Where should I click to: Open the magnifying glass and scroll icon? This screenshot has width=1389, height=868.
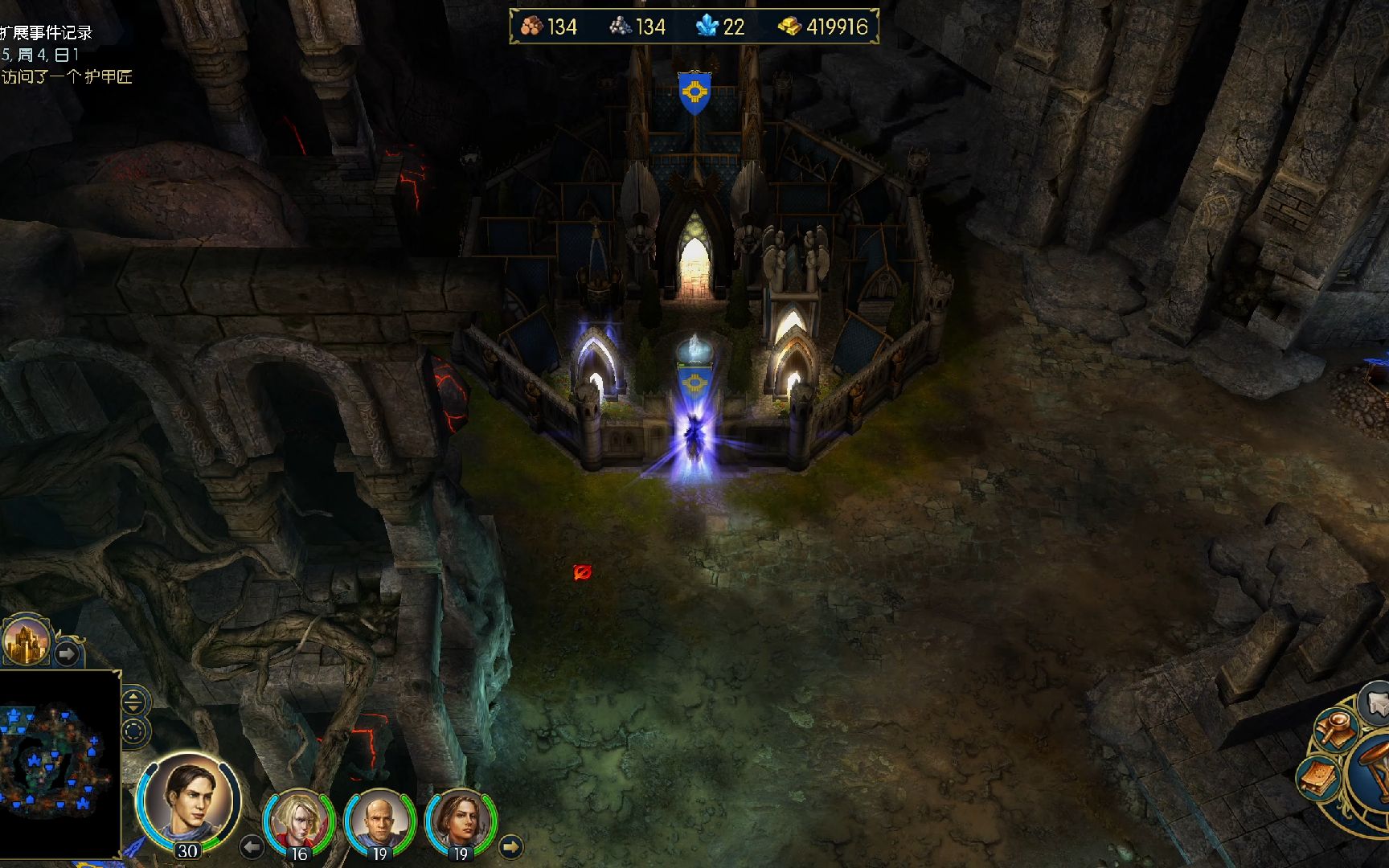pyautogui.click(x=1338, y=728)
